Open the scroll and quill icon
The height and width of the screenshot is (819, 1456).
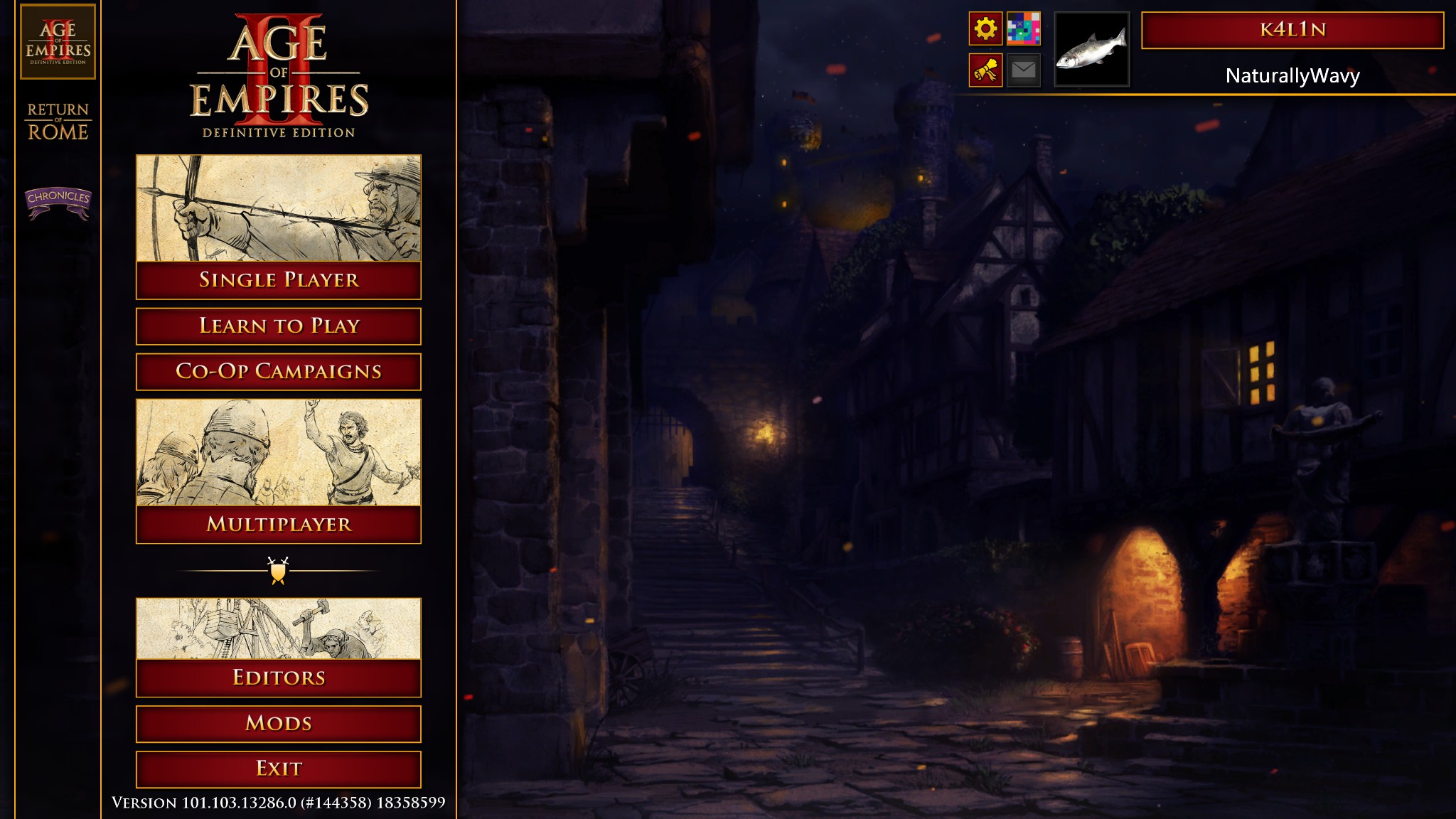985,70
